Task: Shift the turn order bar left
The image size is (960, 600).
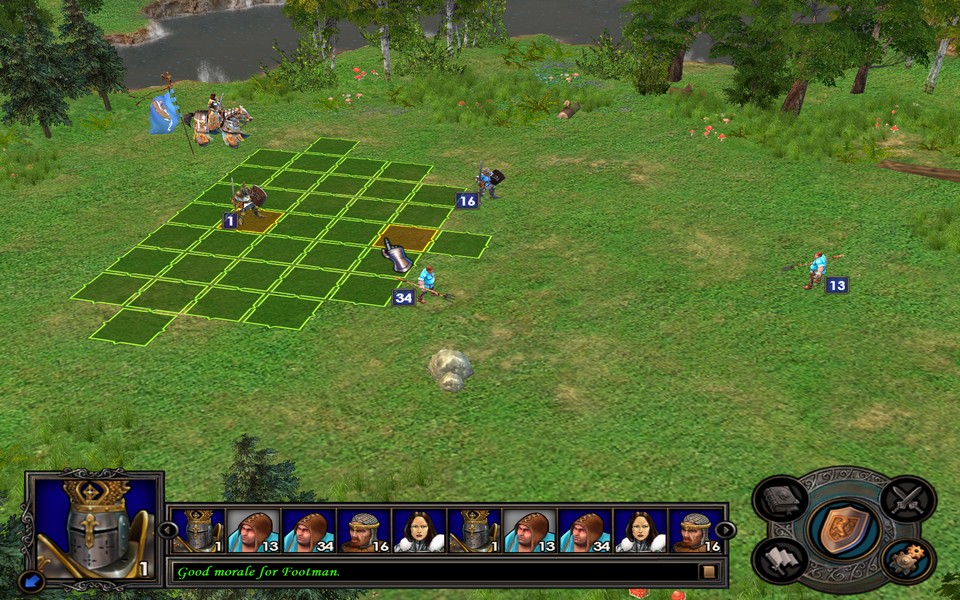Action: pos(168,530)
